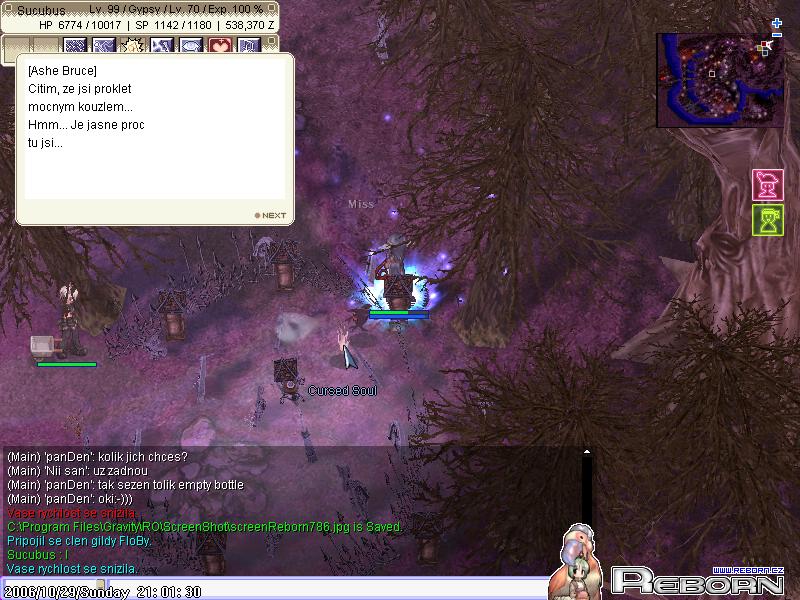Activate the eye skill icon

pos(191,46)
